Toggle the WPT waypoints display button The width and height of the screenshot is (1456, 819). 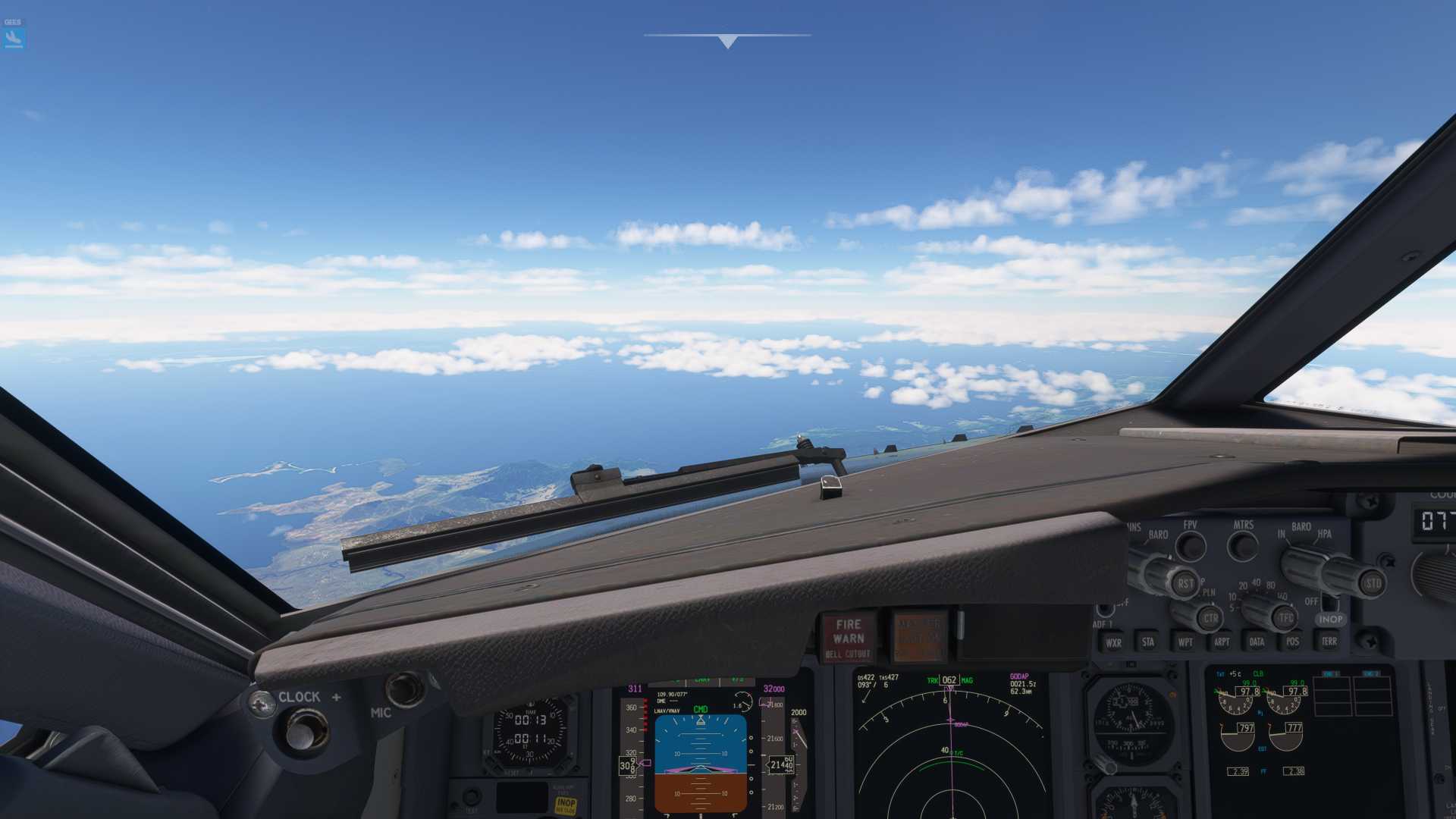(x=1185, y=642)
